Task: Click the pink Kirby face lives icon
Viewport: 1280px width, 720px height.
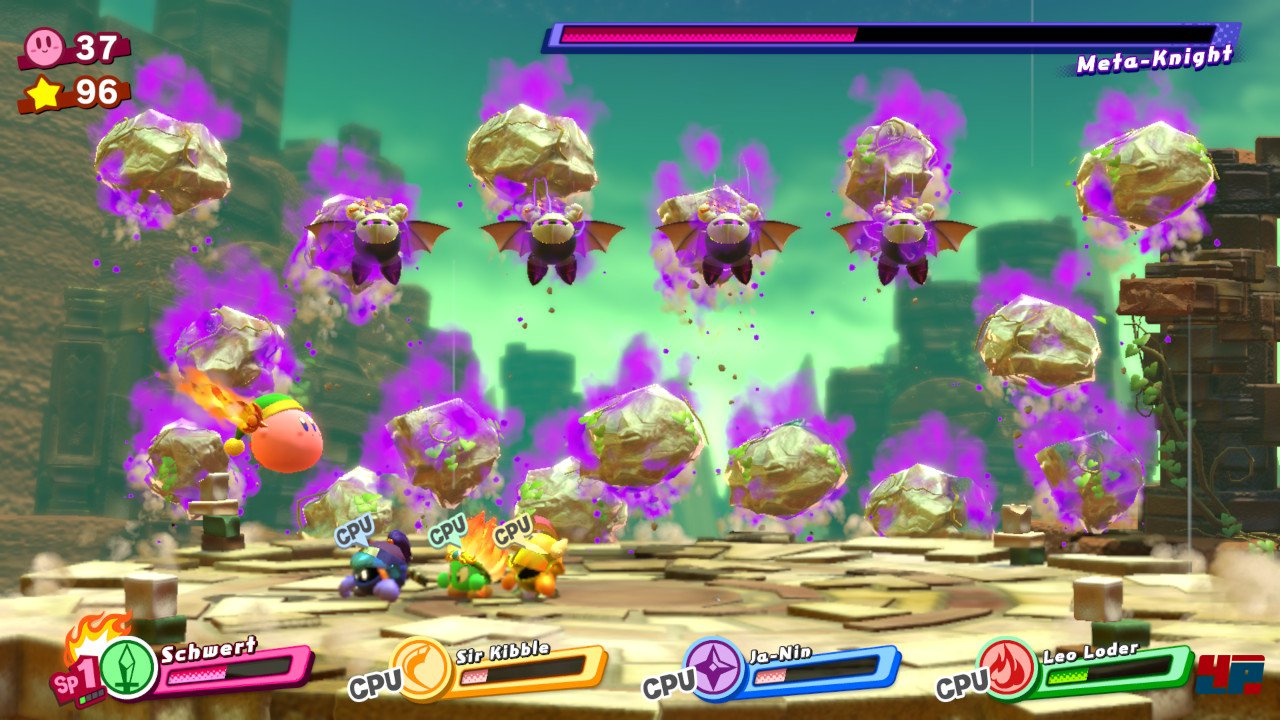Action: pos(46,47)
